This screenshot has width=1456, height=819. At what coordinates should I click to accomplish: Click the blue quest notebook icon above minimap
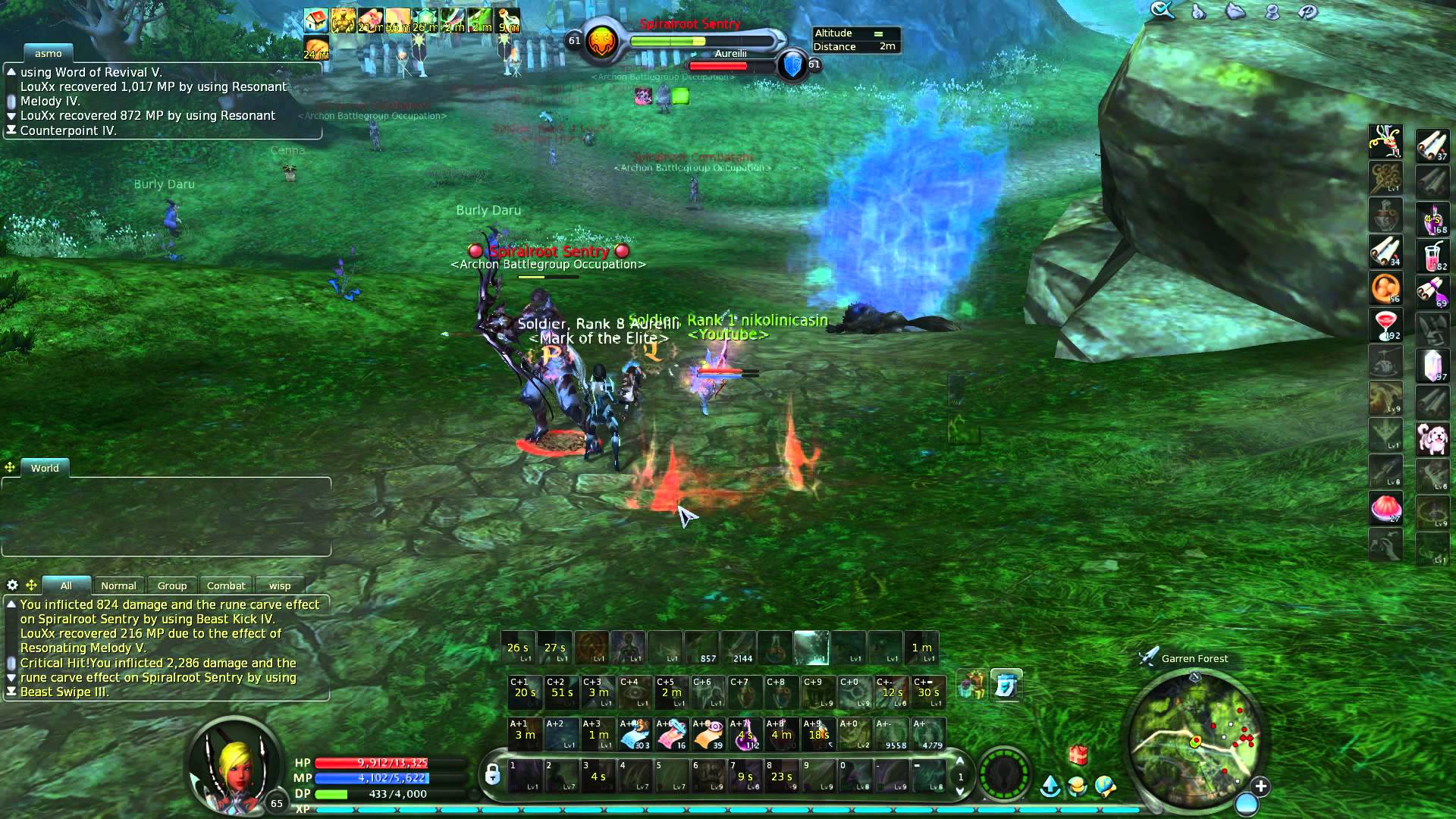click(1007, 685)
